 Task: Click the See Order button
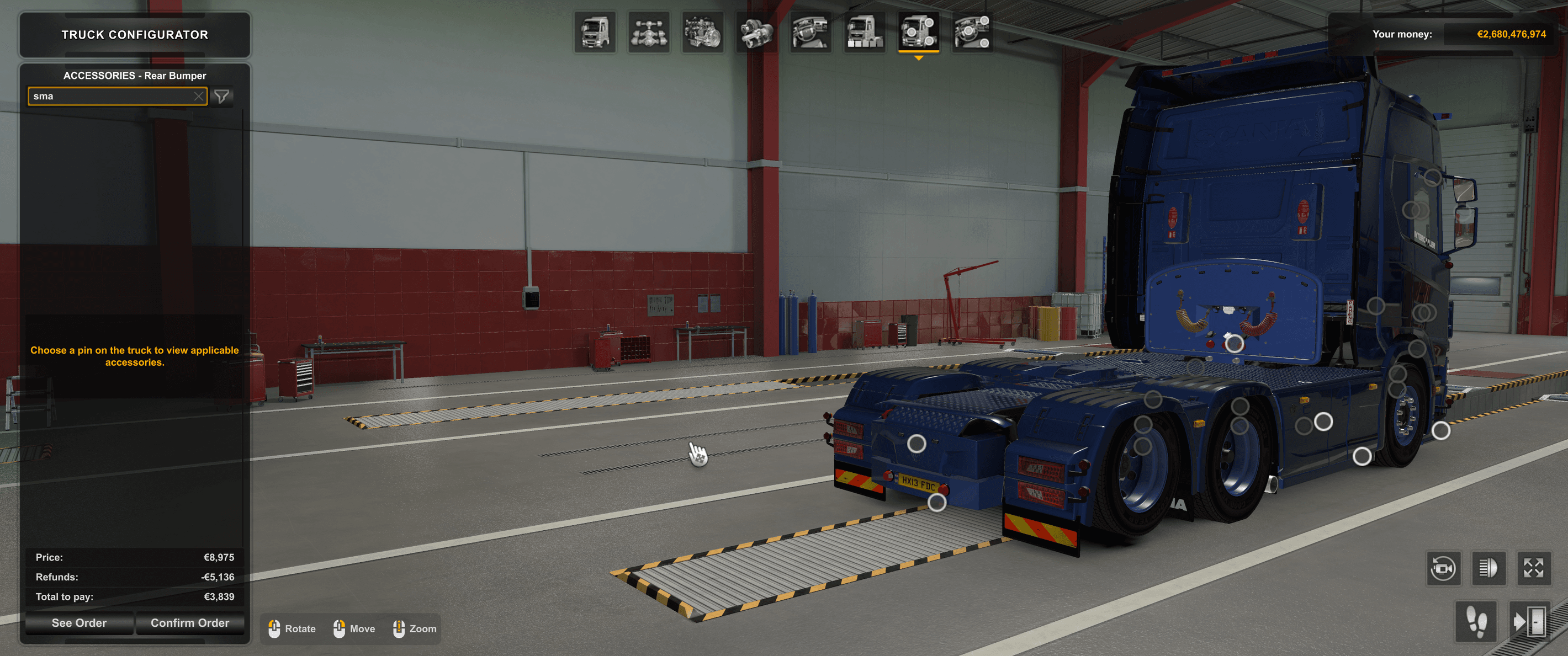[79, 622]
